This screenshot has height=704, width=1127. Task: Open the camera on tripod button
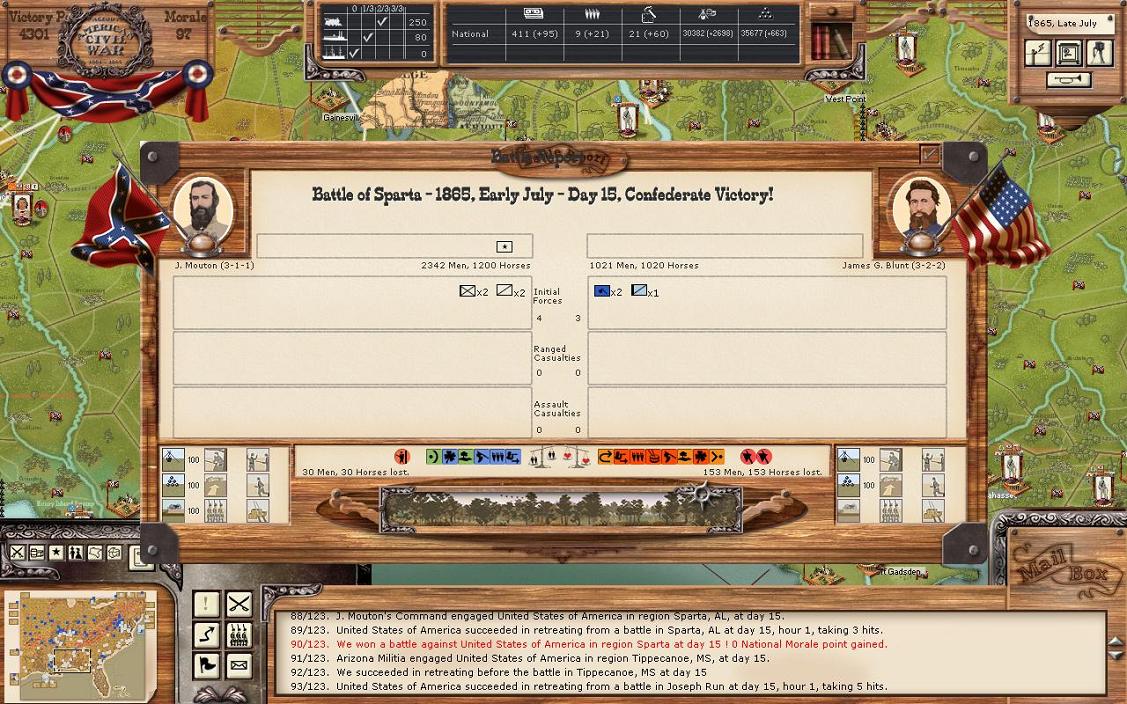[x=1100, y=52]
